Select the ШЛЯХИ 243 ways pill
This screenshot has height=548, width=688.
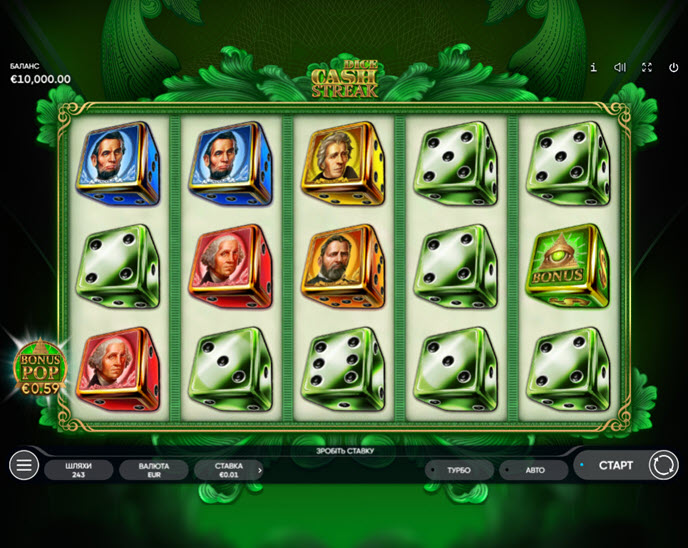(79, 469)
